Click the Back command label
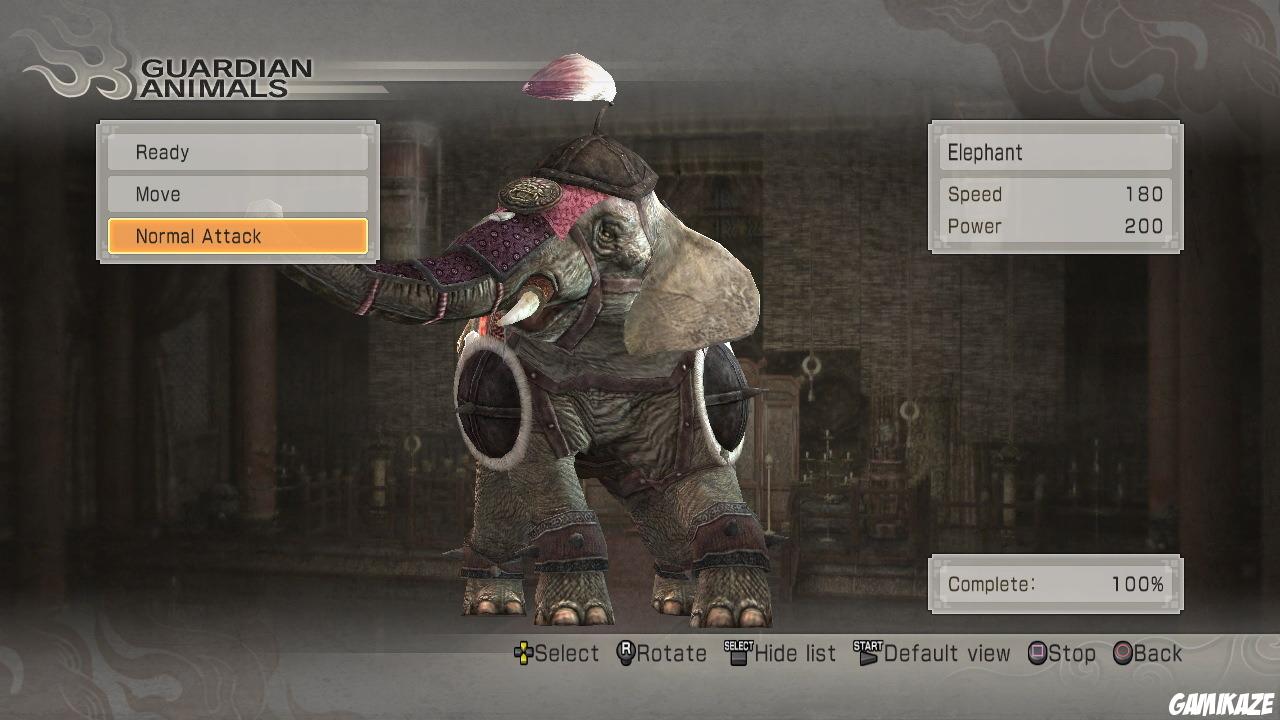Image resolution: width=1280 pixels, height=720 pixels. coord(1158,653)
